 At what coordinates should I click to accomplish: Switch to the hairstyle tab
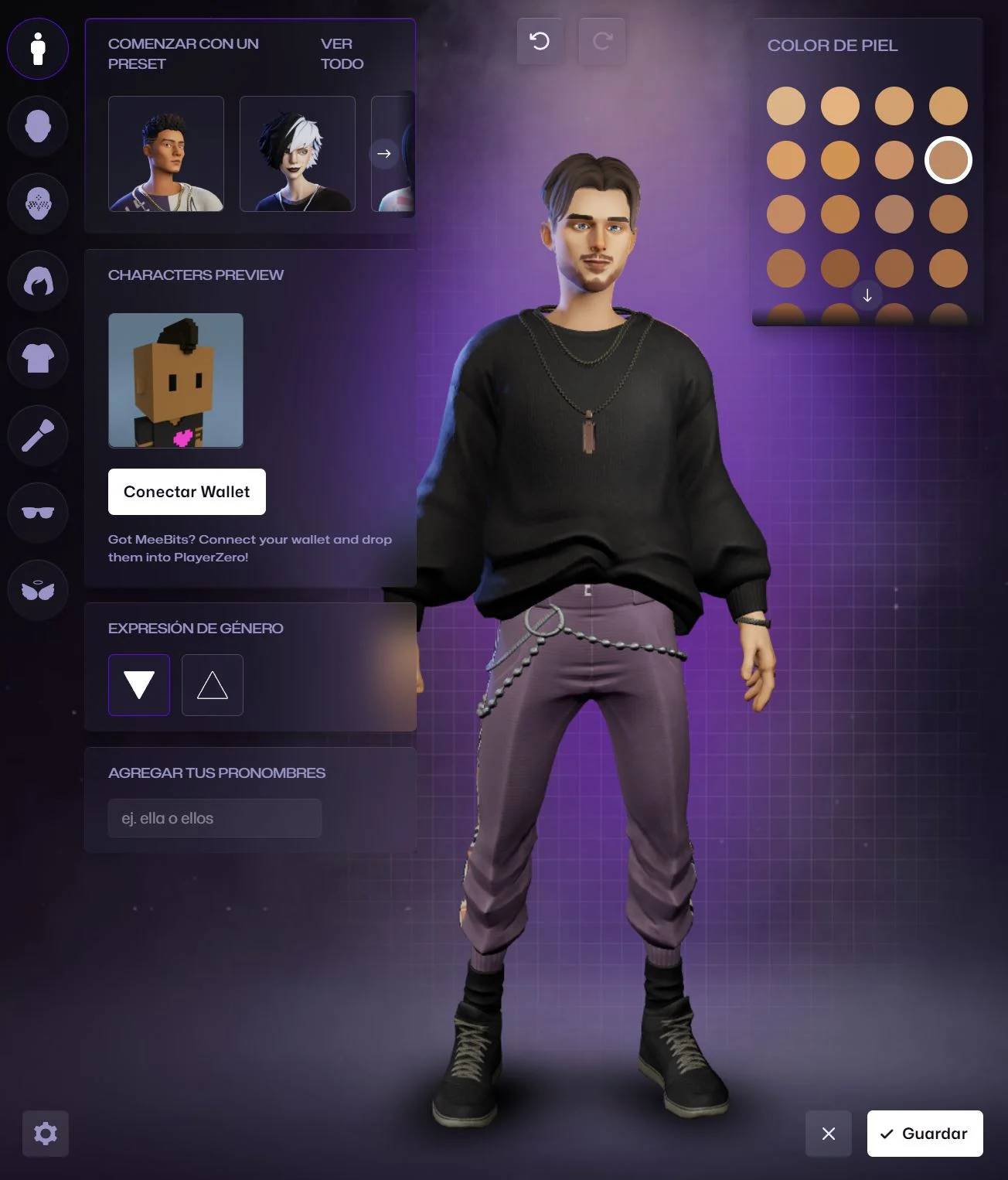(x=38, y=281)
